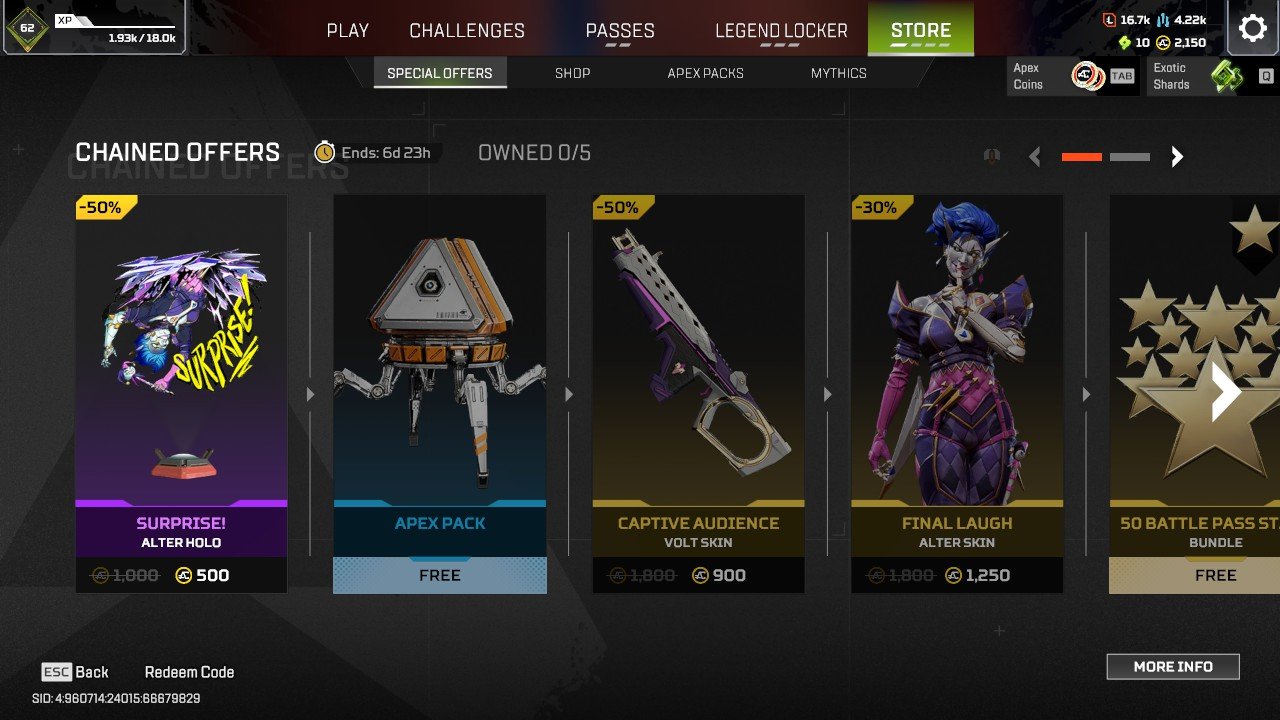Select the Store tab

click(x=920, y=30)
